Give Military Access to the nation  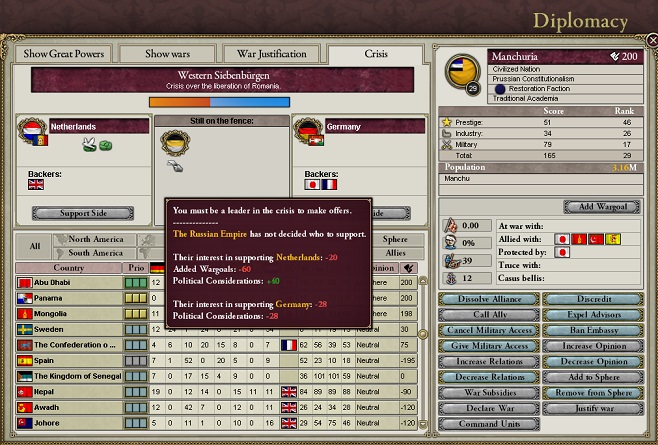point(490,346)
